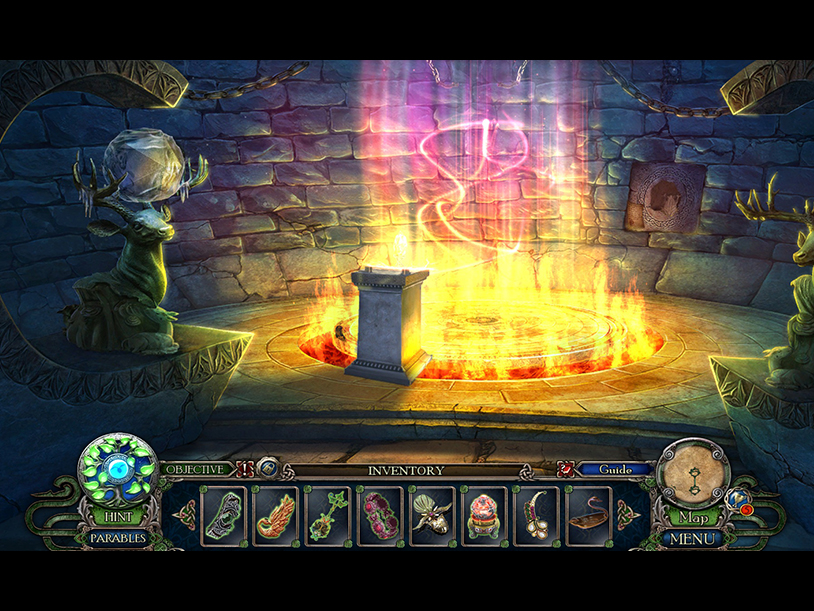The height and width of the screenshot is (611, 814).
Task: Select the wooden boat inventory item
Action: [589, 515]
